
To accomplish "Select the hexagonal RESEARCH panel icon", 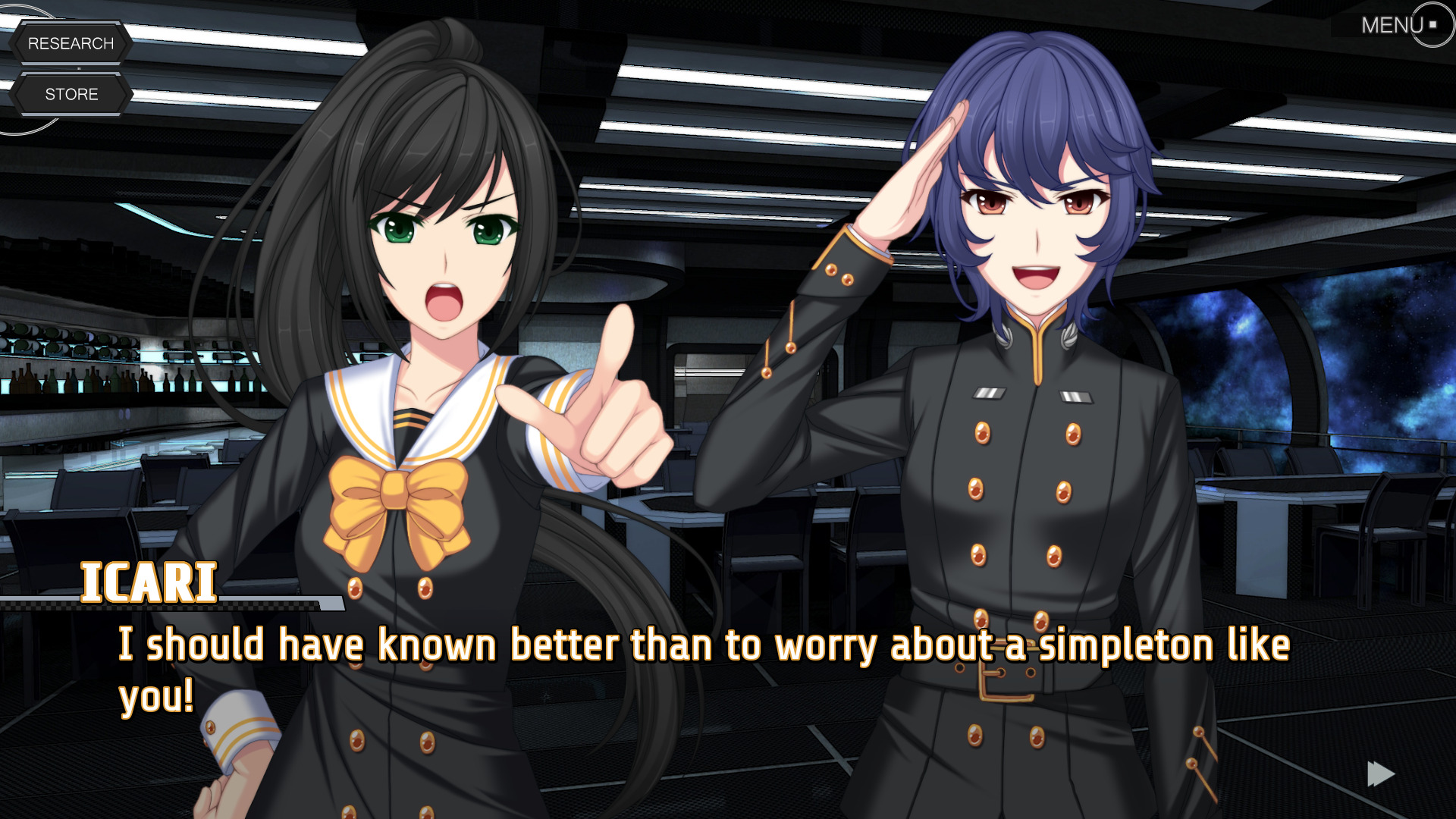I will [x=72, y=43].
